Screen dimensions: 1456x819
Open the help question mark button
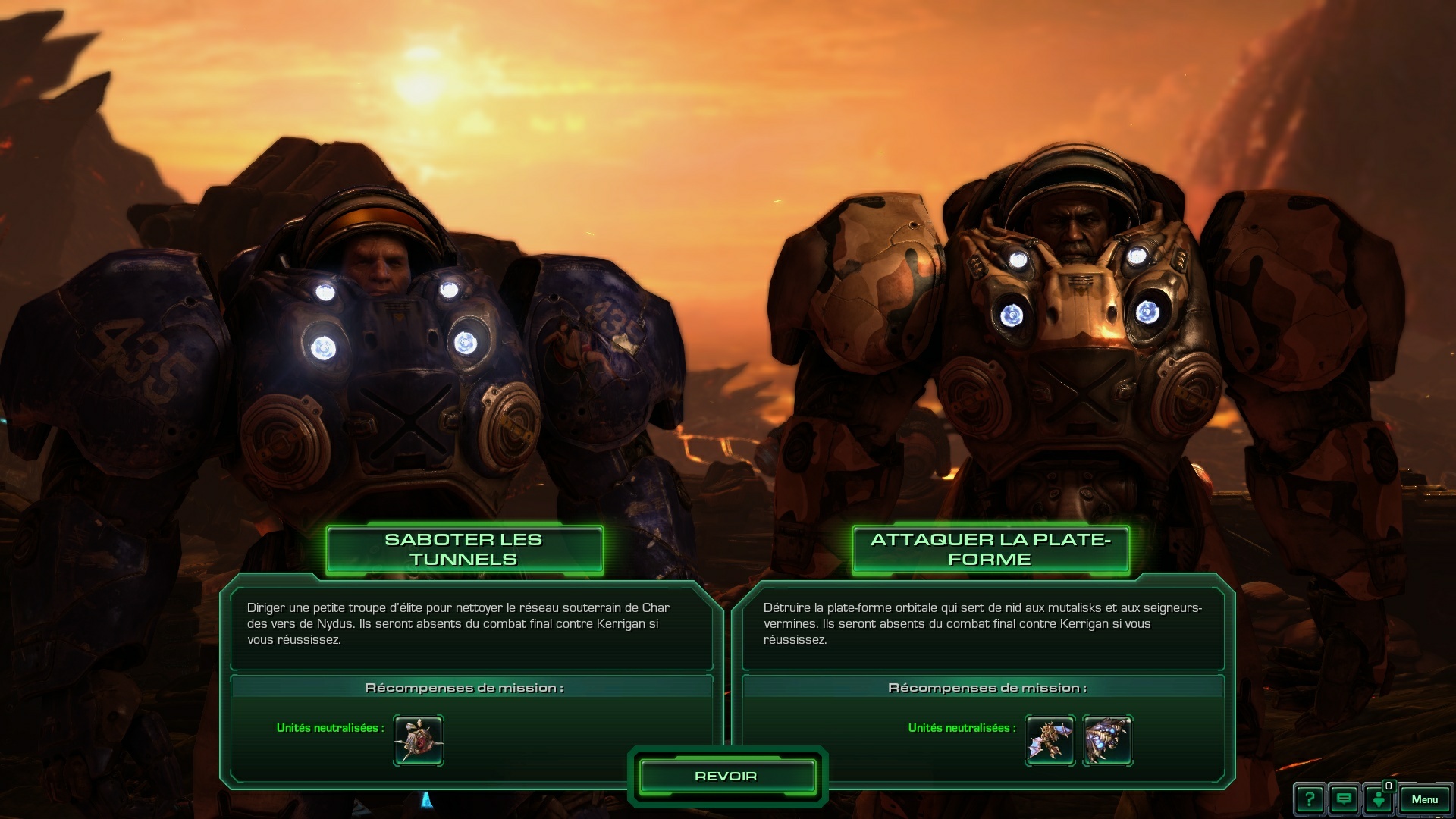click(x=1310, y=799)
